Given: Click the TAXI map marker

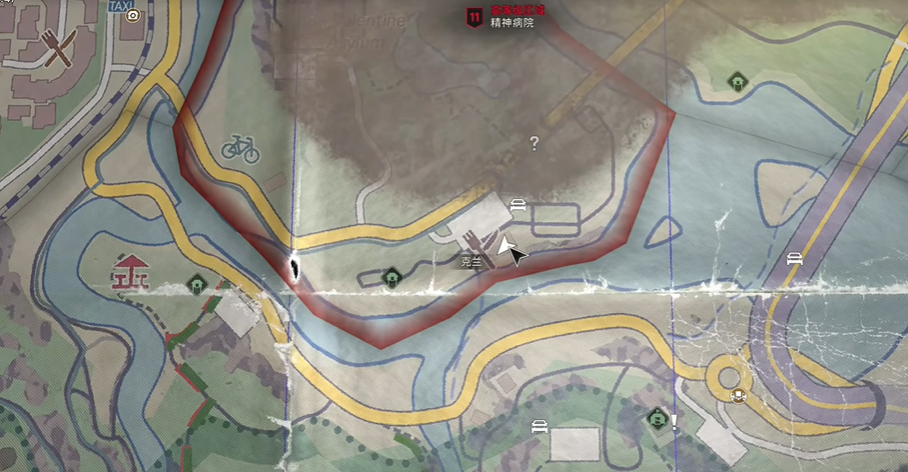Looking at the screenshot, I should click(x=121, y=8).
